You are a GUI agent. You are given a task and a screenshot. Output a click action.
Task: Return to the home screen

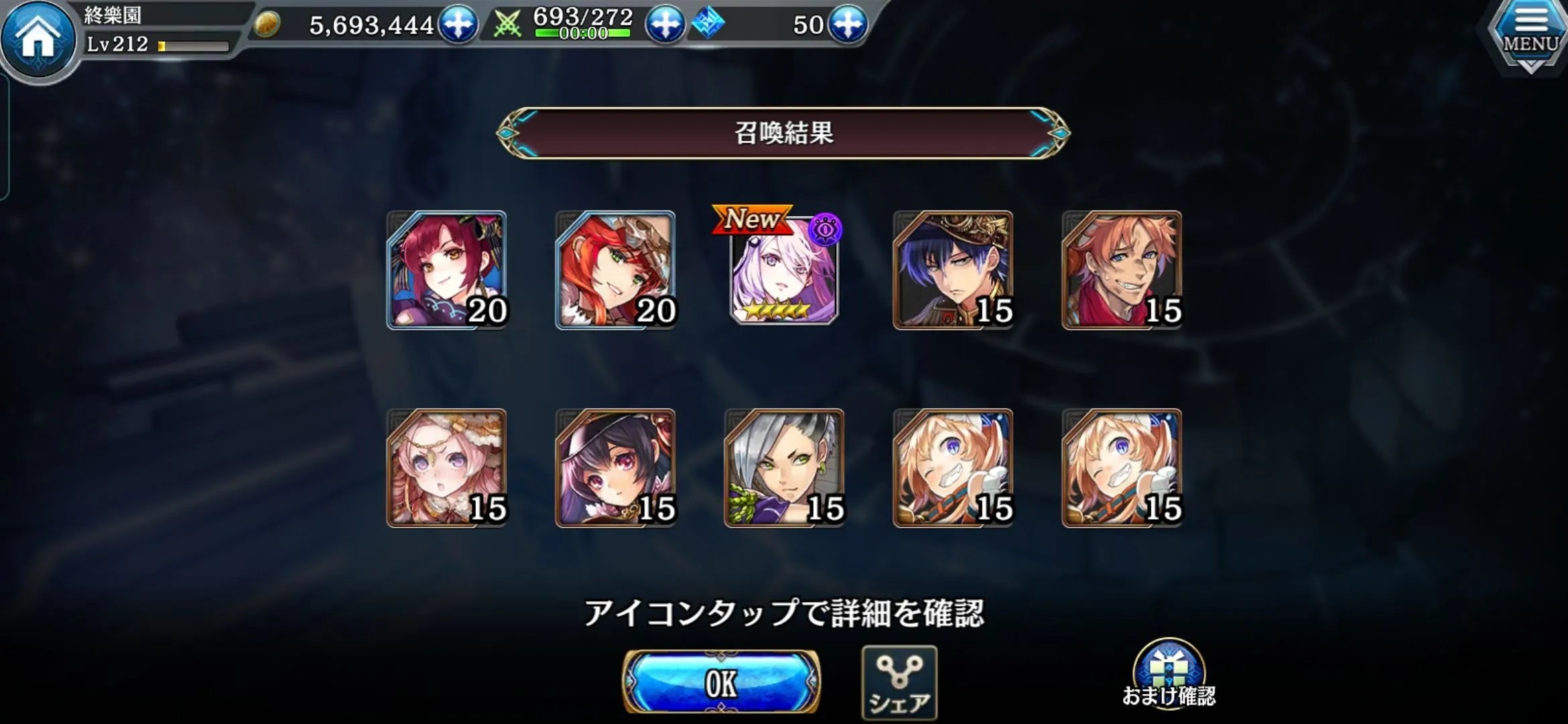[x=38, y=38]
